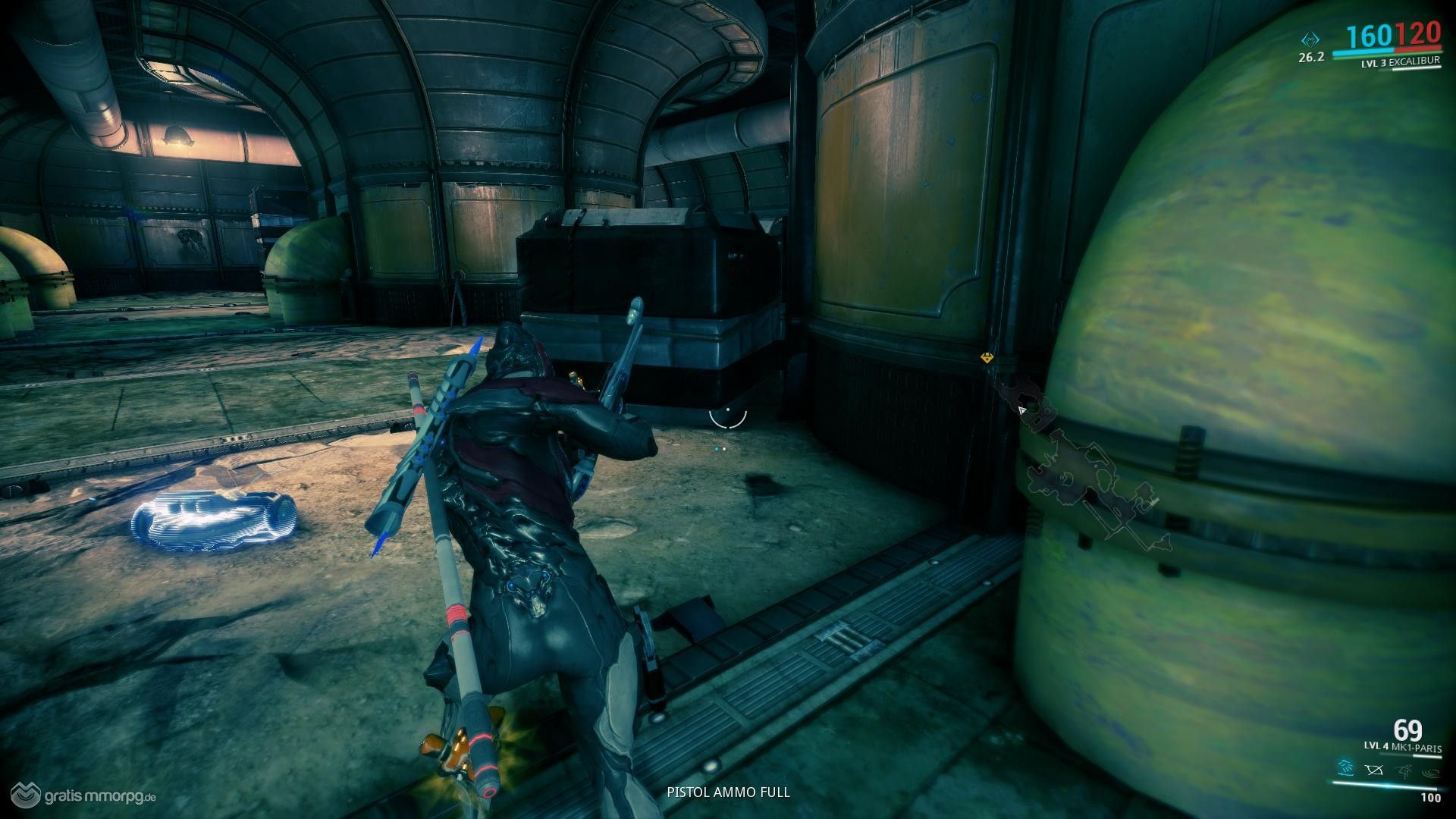Activate the third Excalibur ability icon
This screenshot has height=819, width=1456.
1404,771
